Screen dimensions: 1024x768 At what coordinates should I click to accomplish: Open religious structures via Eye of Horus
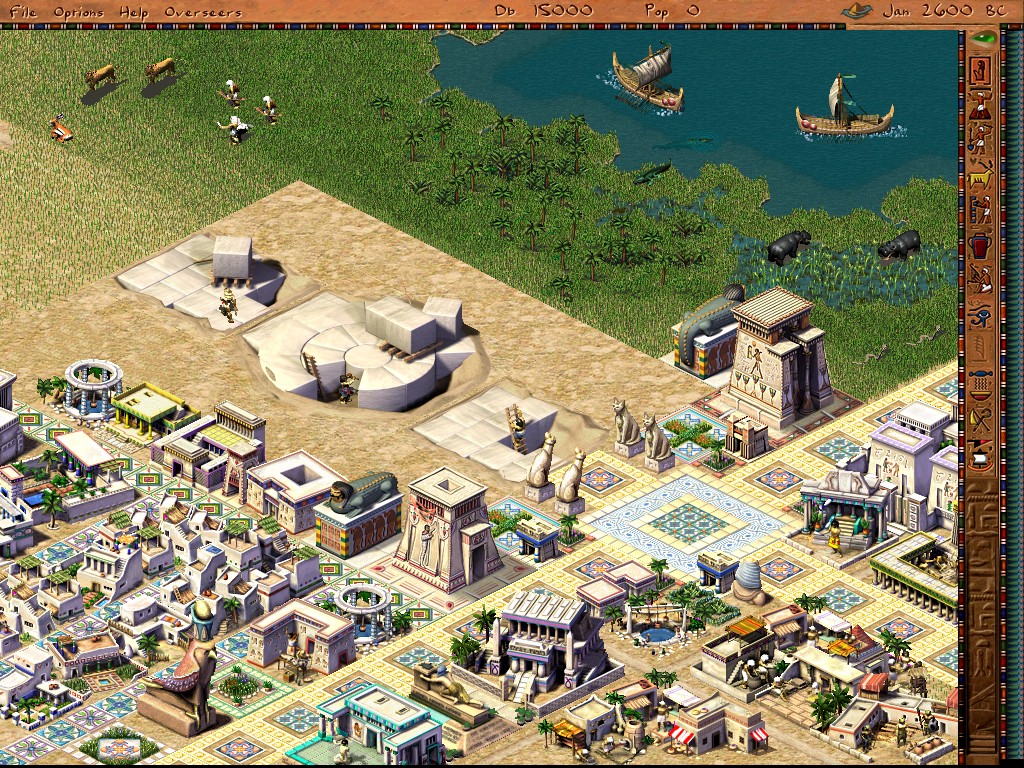coord(980,317)
